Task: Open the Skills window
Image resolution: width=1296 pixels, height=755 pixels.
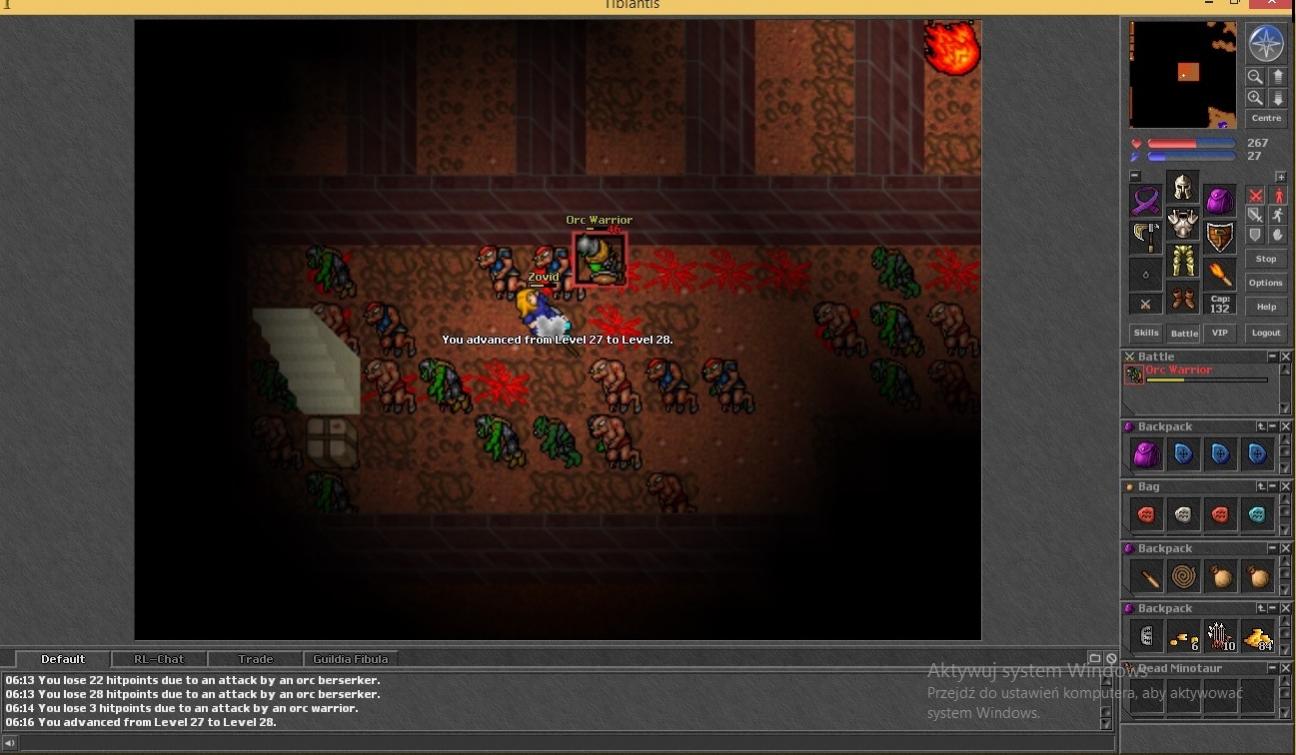Action: [x=1146, y=333]
